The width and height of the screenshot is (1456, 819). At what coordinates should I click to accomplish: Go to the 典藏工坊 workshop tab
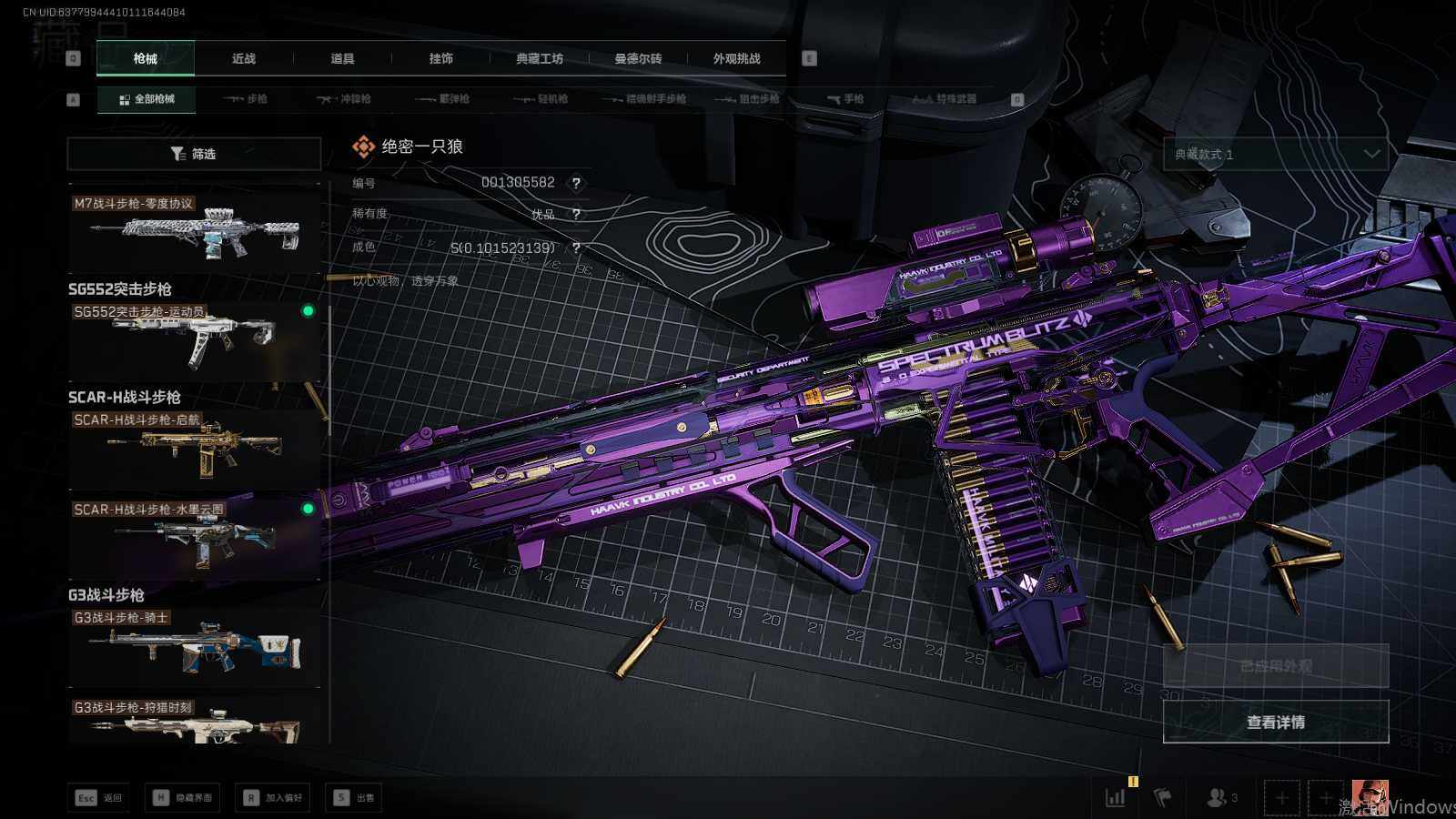540,58
